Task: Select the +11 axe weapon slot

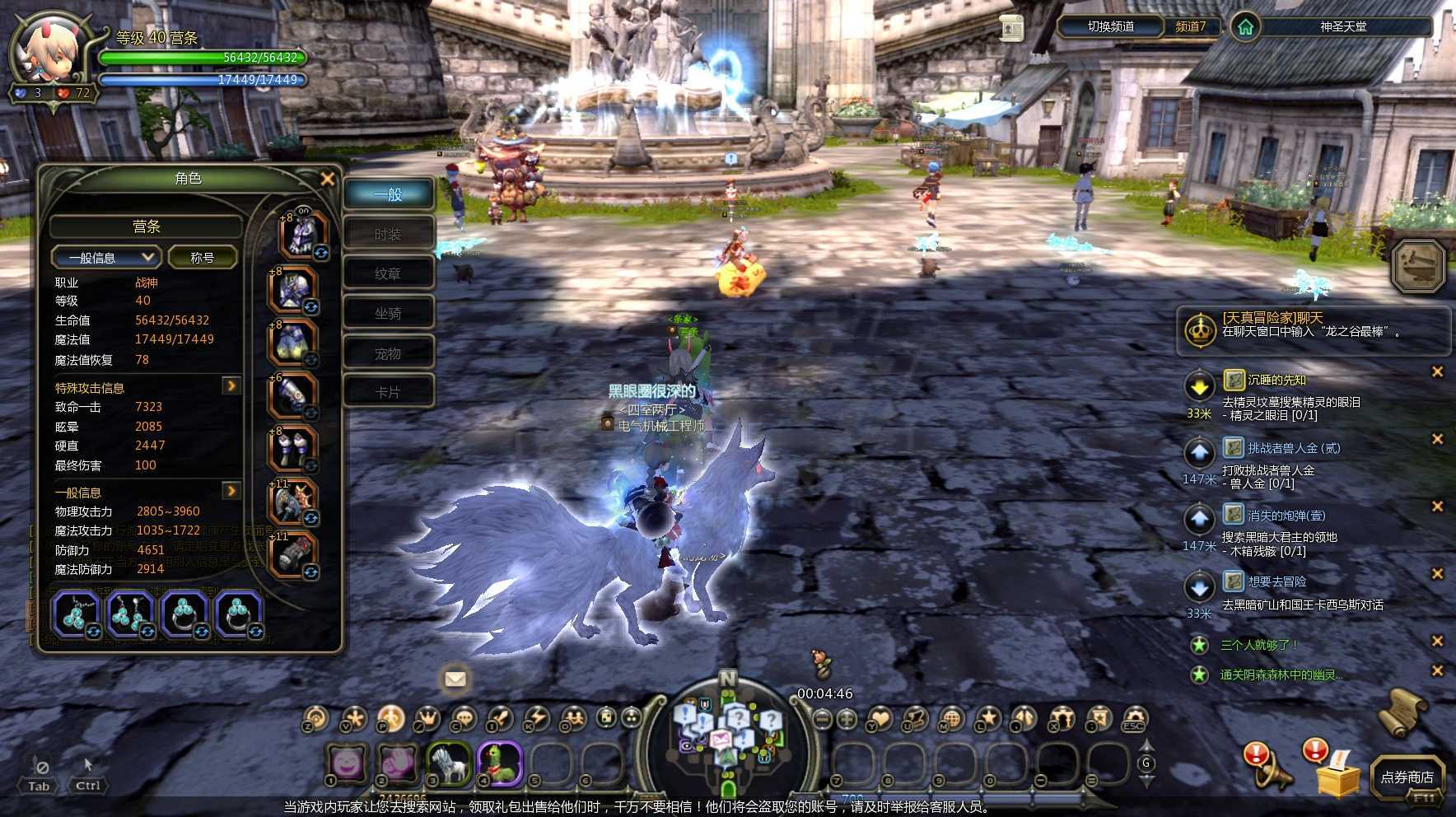Action: 292,501
